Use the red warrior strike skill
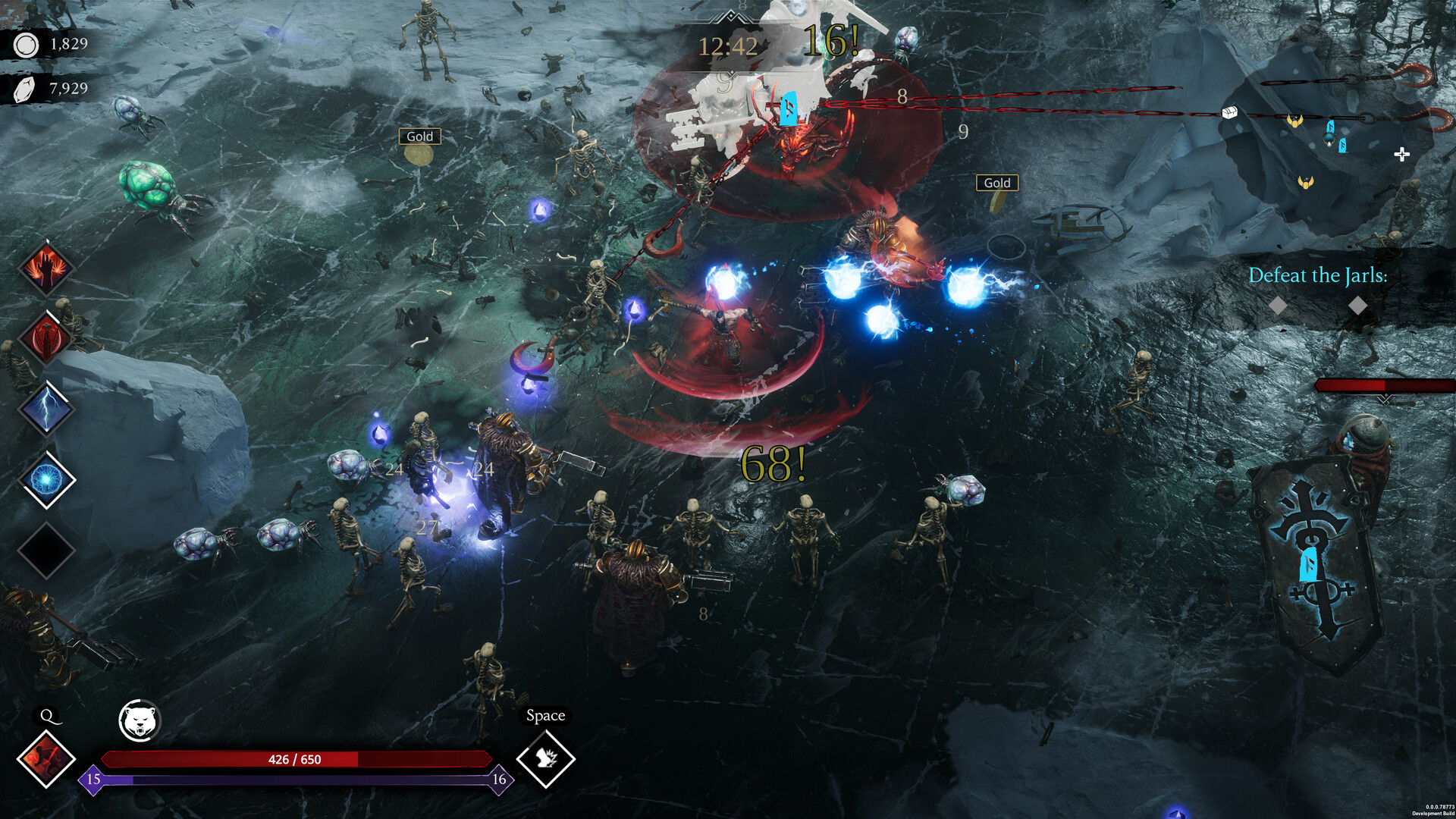This screenshot has height=819, width=1456. (46, 758)
